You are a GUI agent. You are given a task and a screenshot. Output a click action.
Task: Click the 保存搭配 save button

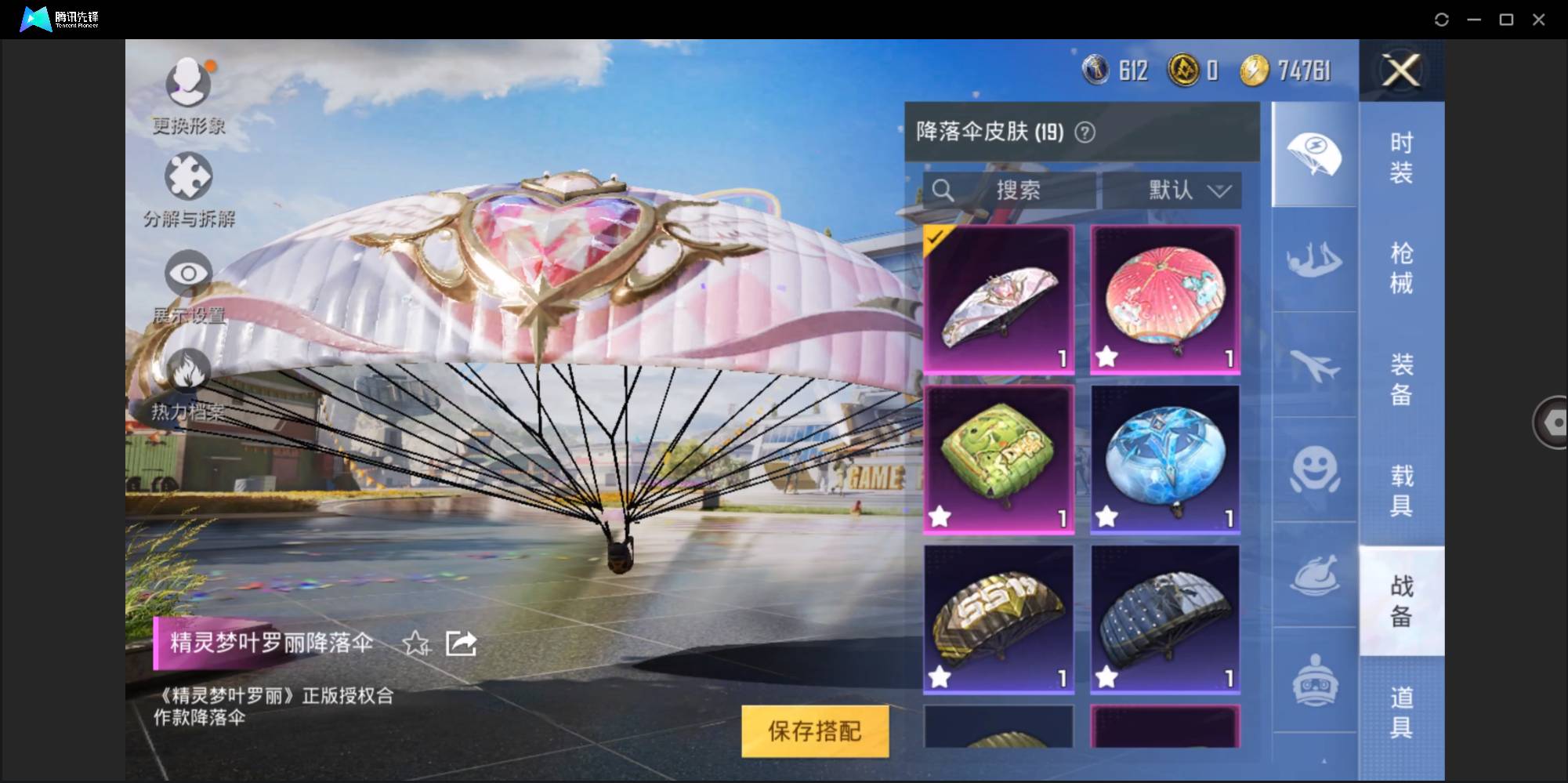point(815,731)
